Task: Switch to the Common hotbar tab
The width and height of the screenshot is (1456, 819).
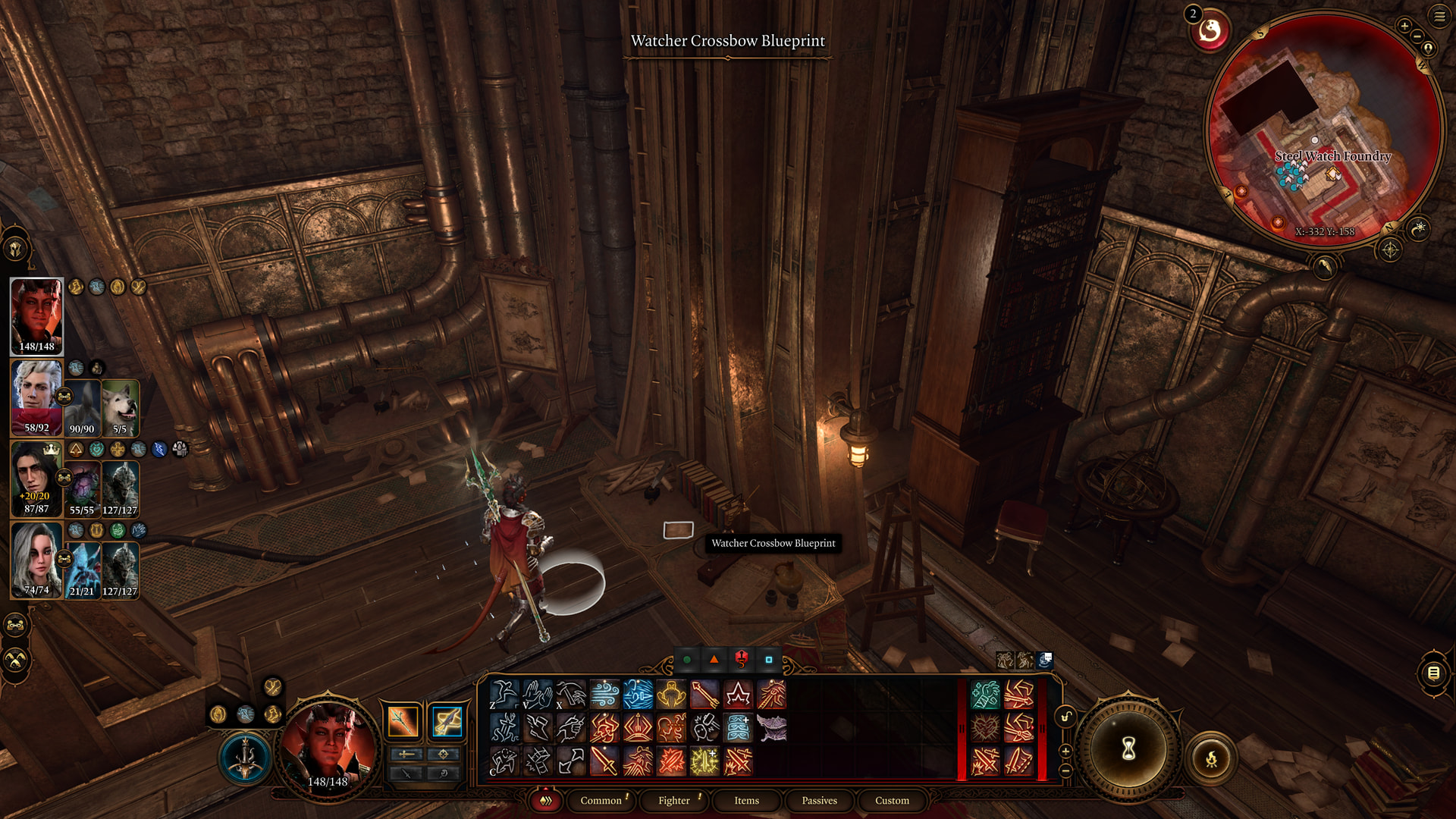Action: point(601,800)
